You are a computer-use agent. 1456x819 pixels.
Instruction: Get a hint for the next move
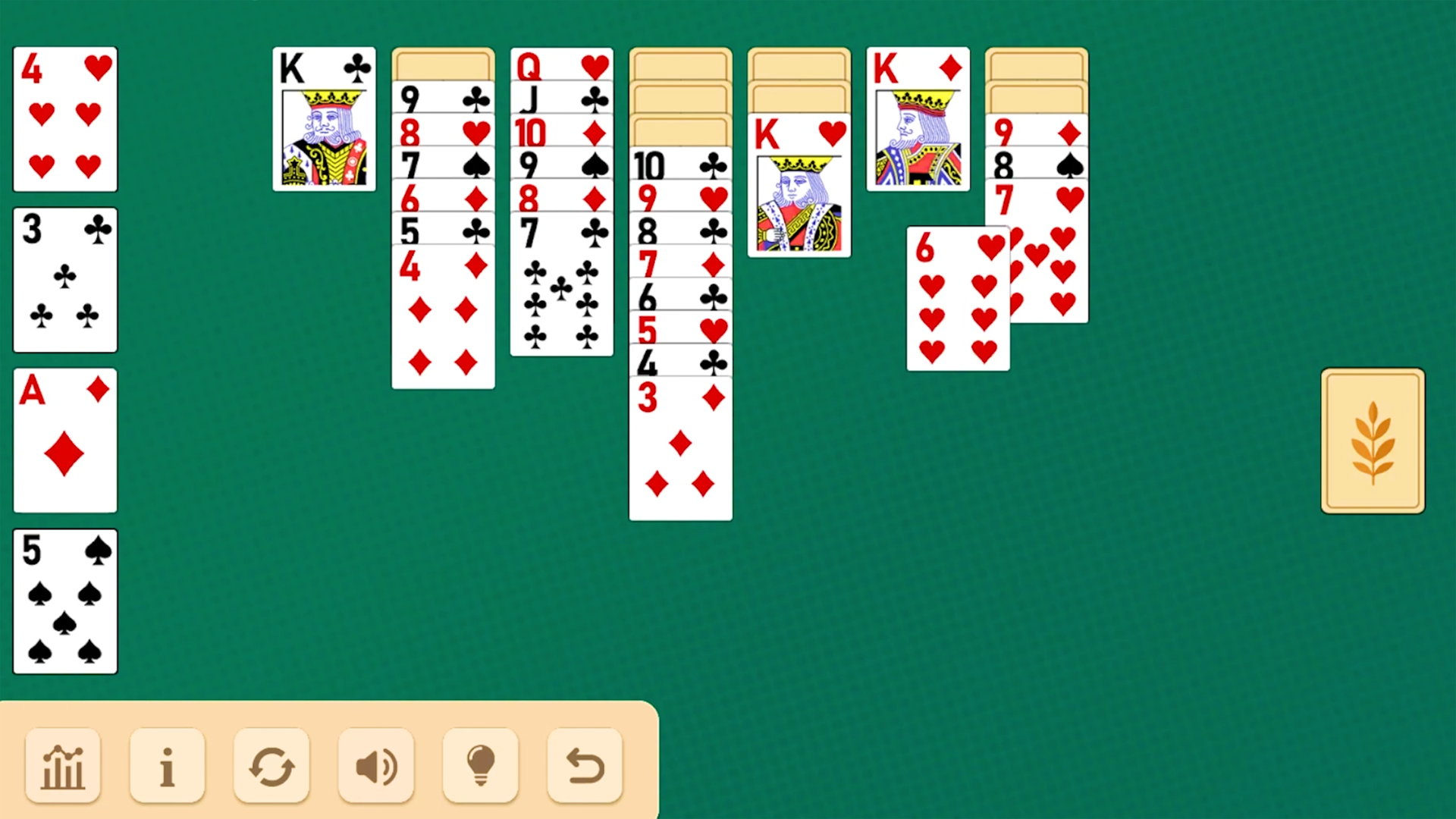click(x=479, y=764)
